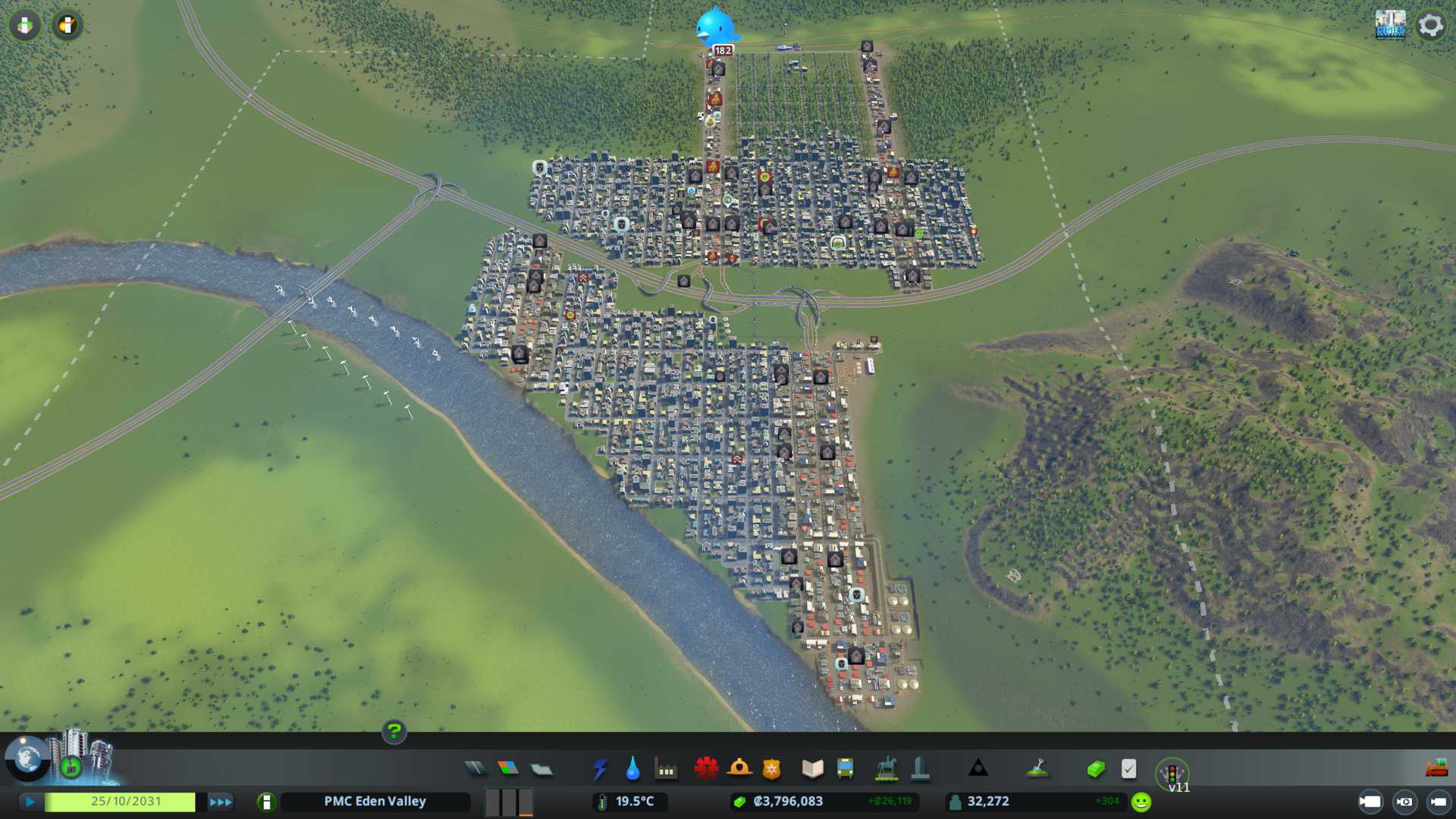Activate the bulldozer tool
This screenshot has width=1456, height=819.
coord(1436,769)
